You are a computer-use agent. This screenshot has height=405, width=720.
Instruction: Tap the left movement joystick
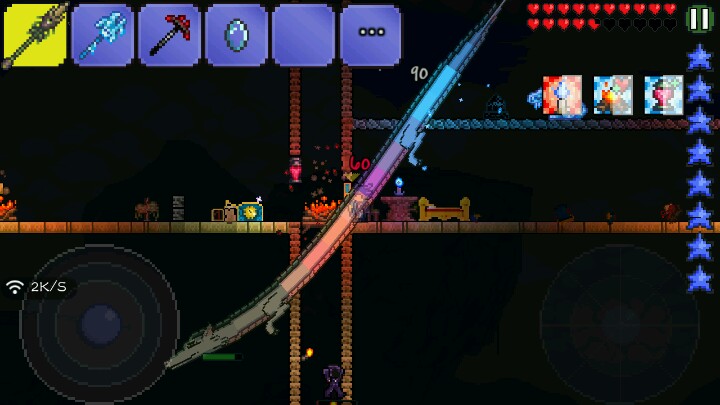click(99, 322)
